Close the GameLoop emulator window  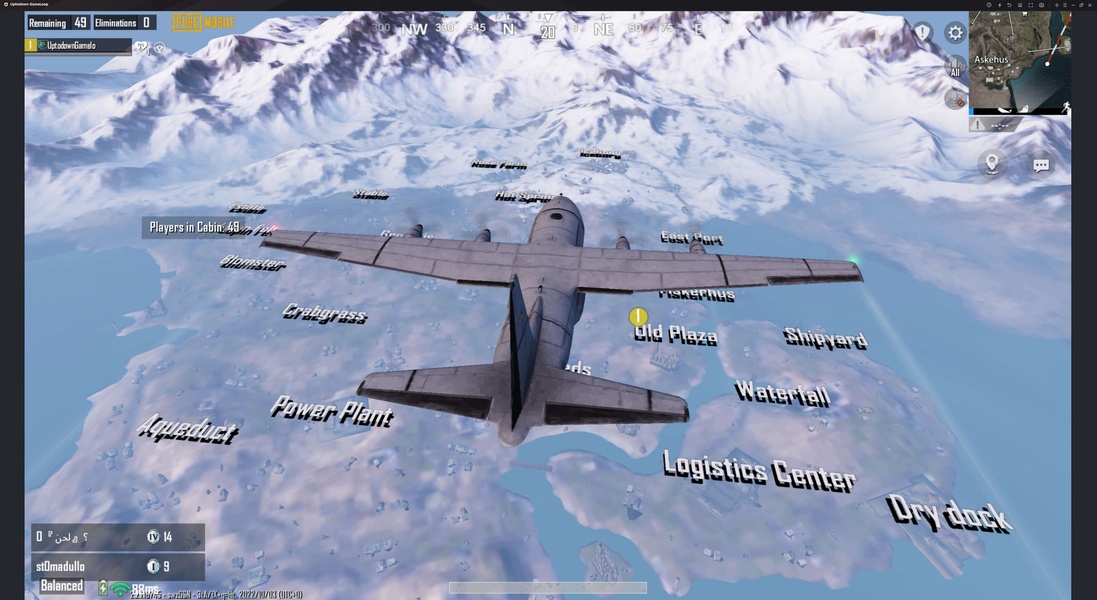[1089, 5]
